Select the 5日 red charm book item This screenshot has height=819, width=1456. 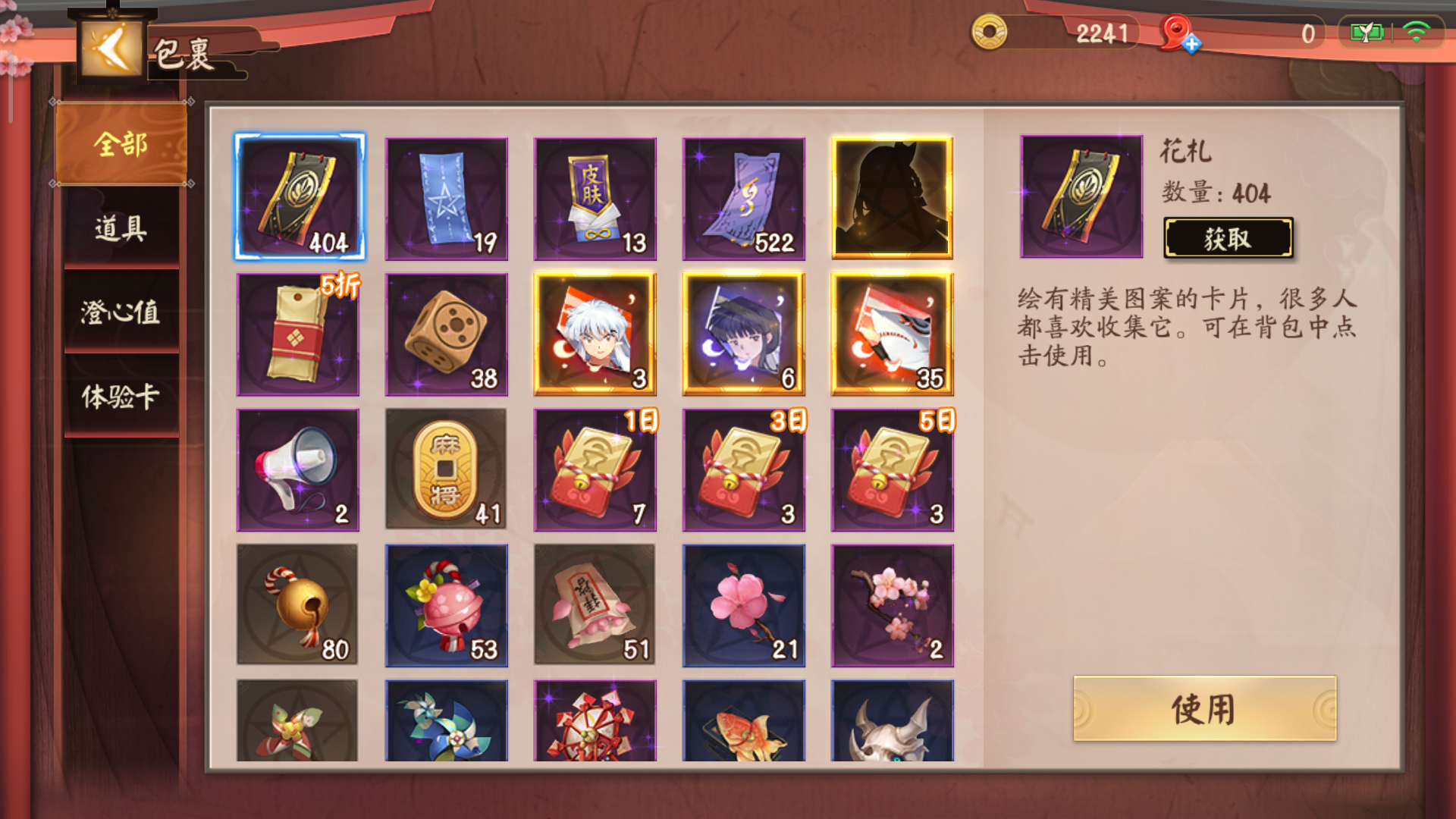(893, 469)
